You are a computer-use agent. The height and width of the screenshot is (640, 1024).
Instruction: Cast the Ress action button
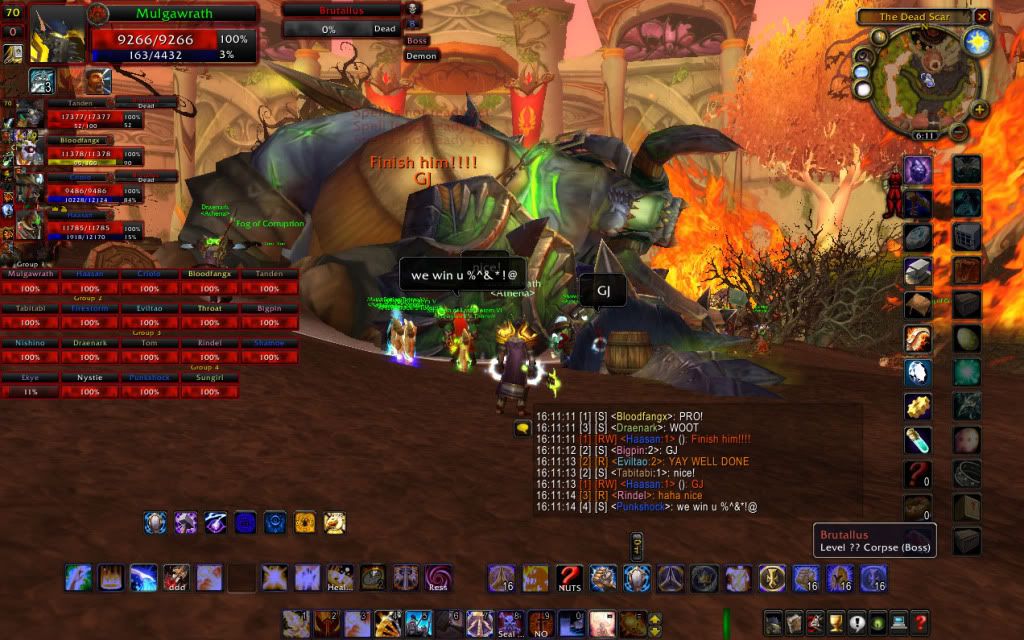pos(438,578)
